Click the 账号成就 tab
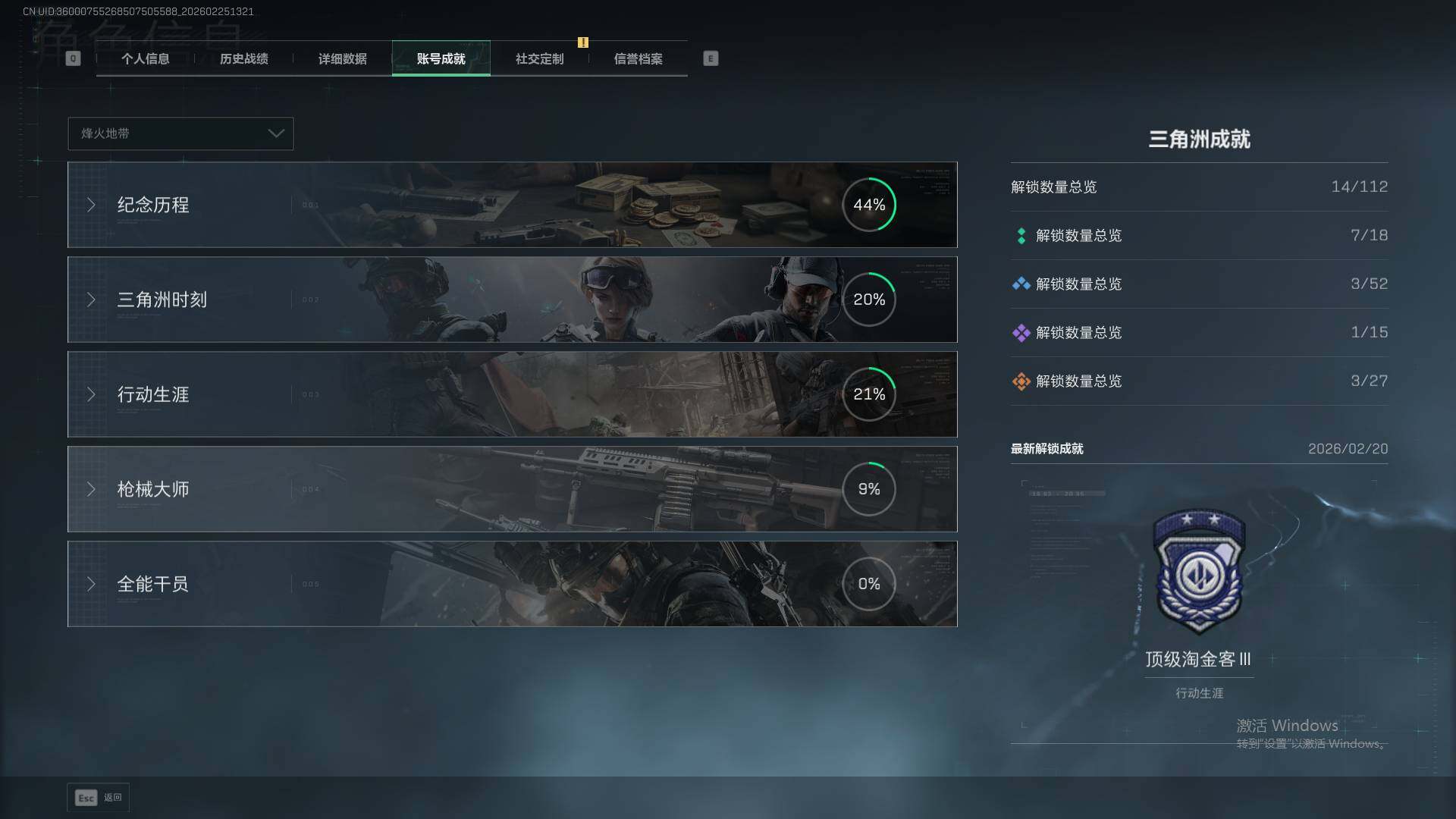The image size is (1456, 819). click(441, 59)
